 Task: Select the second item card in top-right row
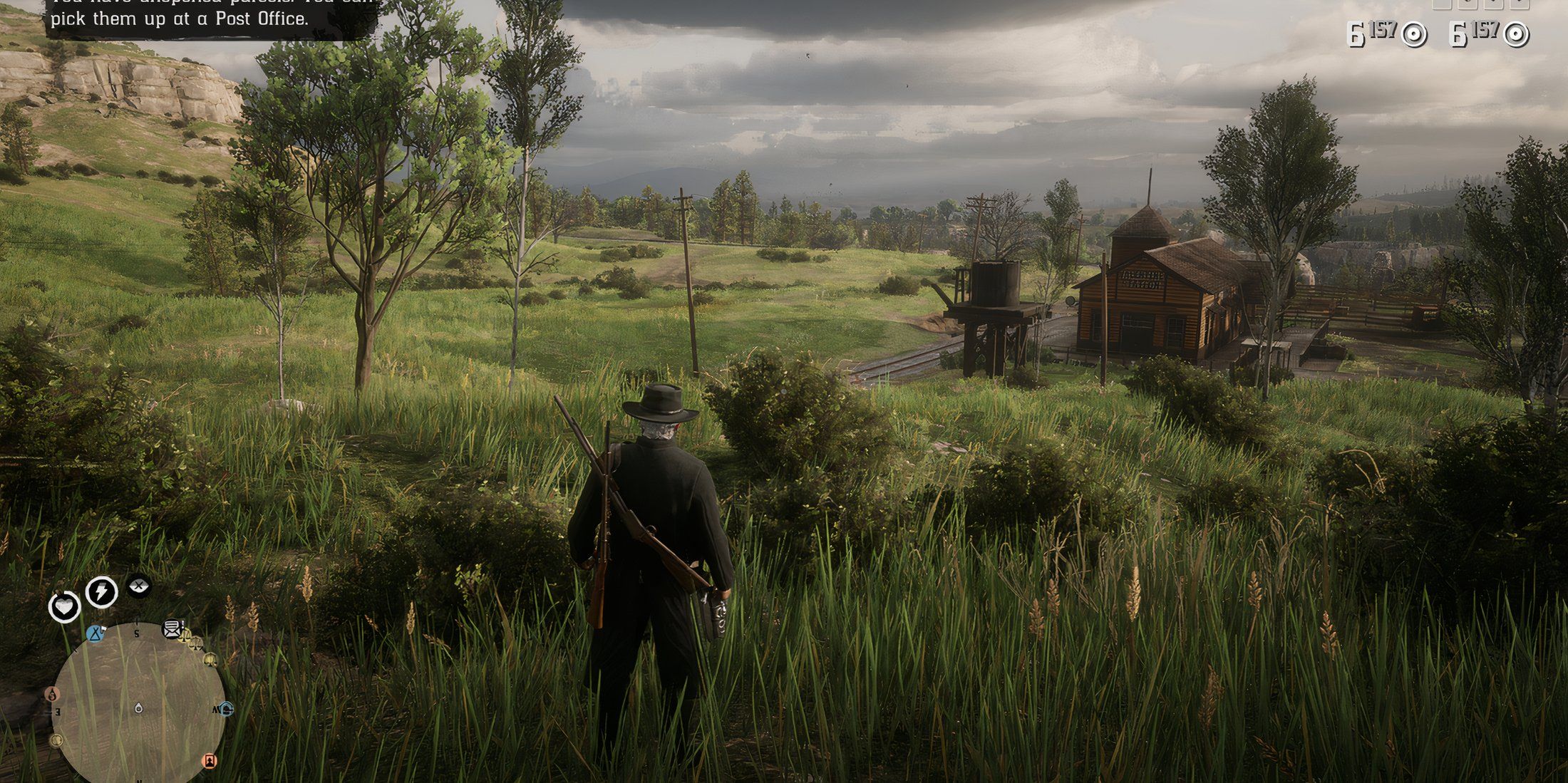(x=1467, y=6)
